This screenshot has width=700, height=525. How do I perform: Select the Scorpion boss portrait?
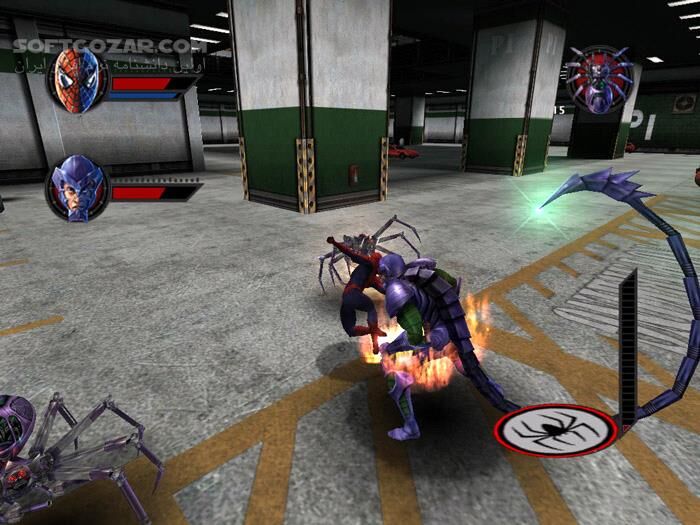click(x=78, y=187)
